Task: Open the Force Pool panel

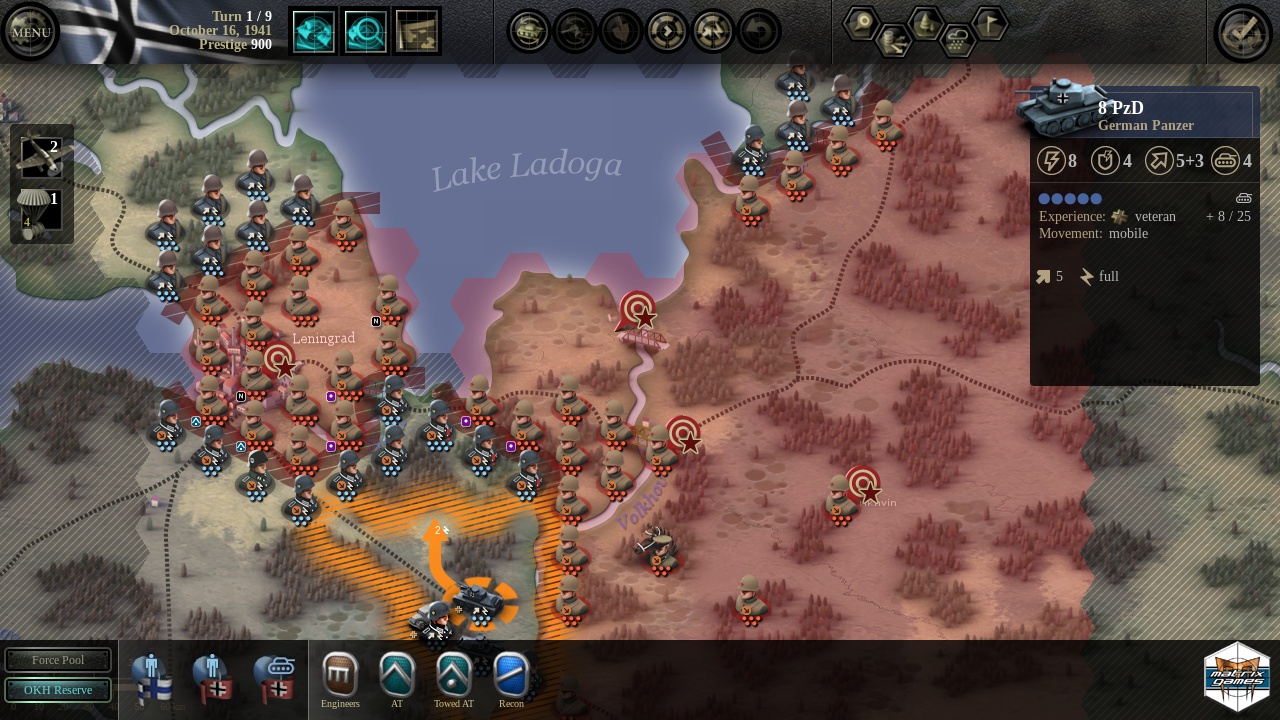Action: (58, 660)
